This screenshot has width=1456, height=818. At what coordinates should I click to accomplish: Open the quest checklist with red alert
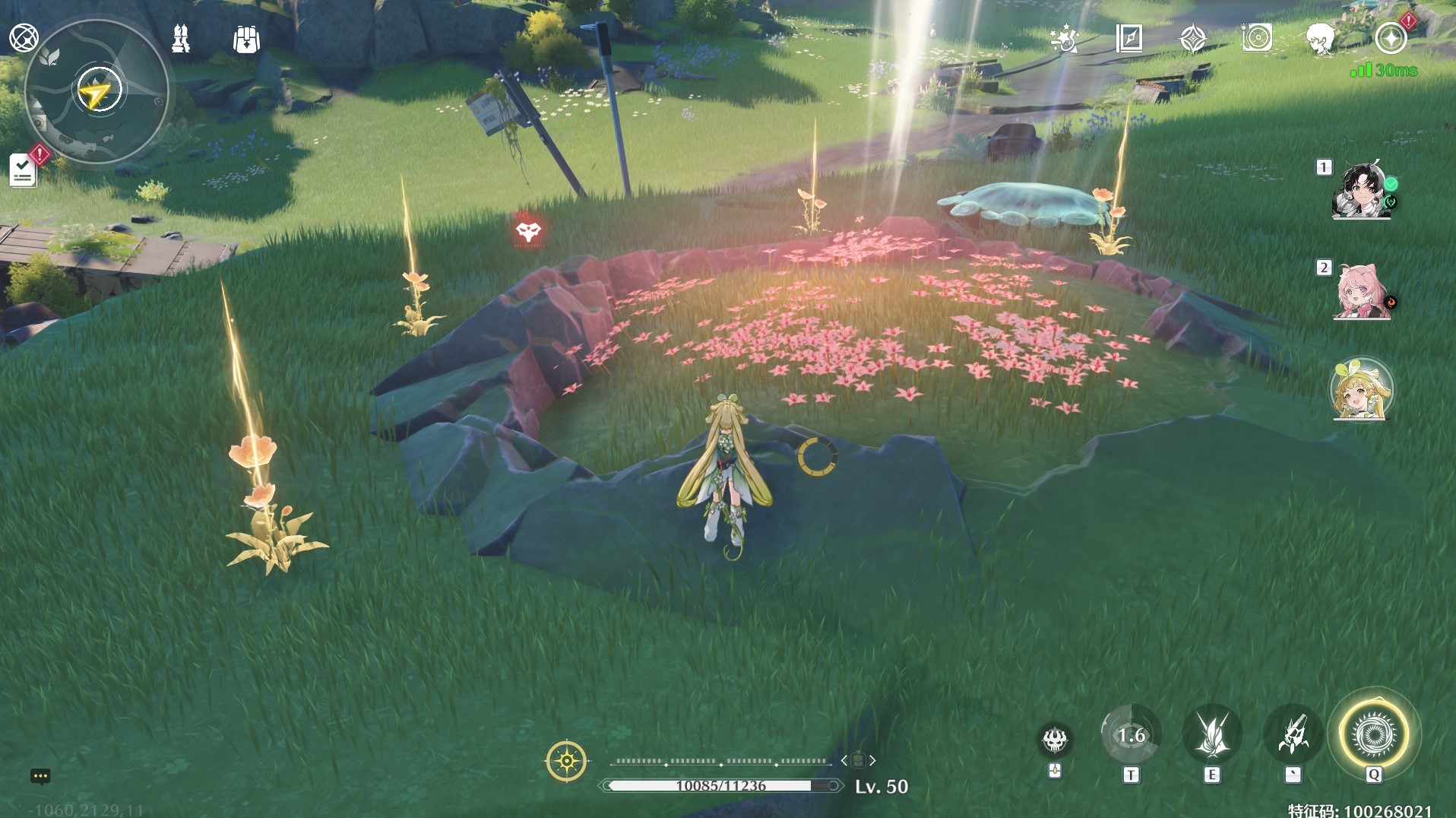24,170
